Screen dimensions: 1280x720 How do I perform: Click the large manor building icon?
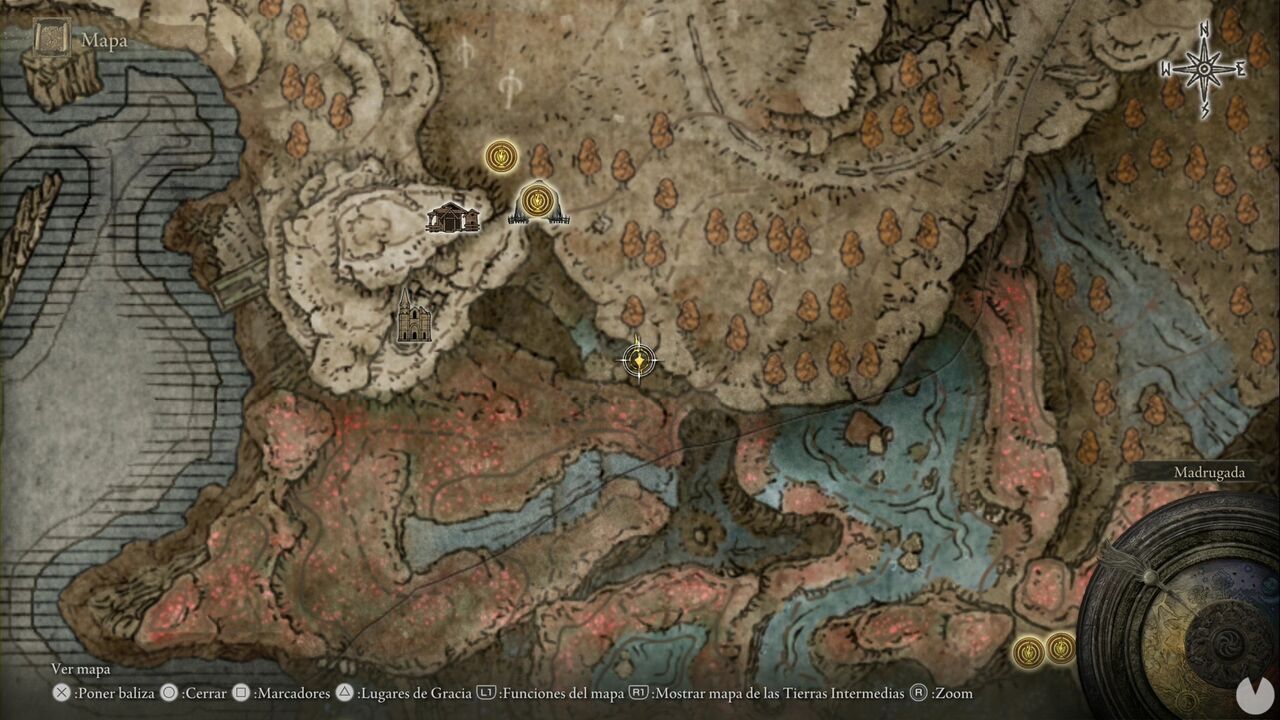coord(452,219)
